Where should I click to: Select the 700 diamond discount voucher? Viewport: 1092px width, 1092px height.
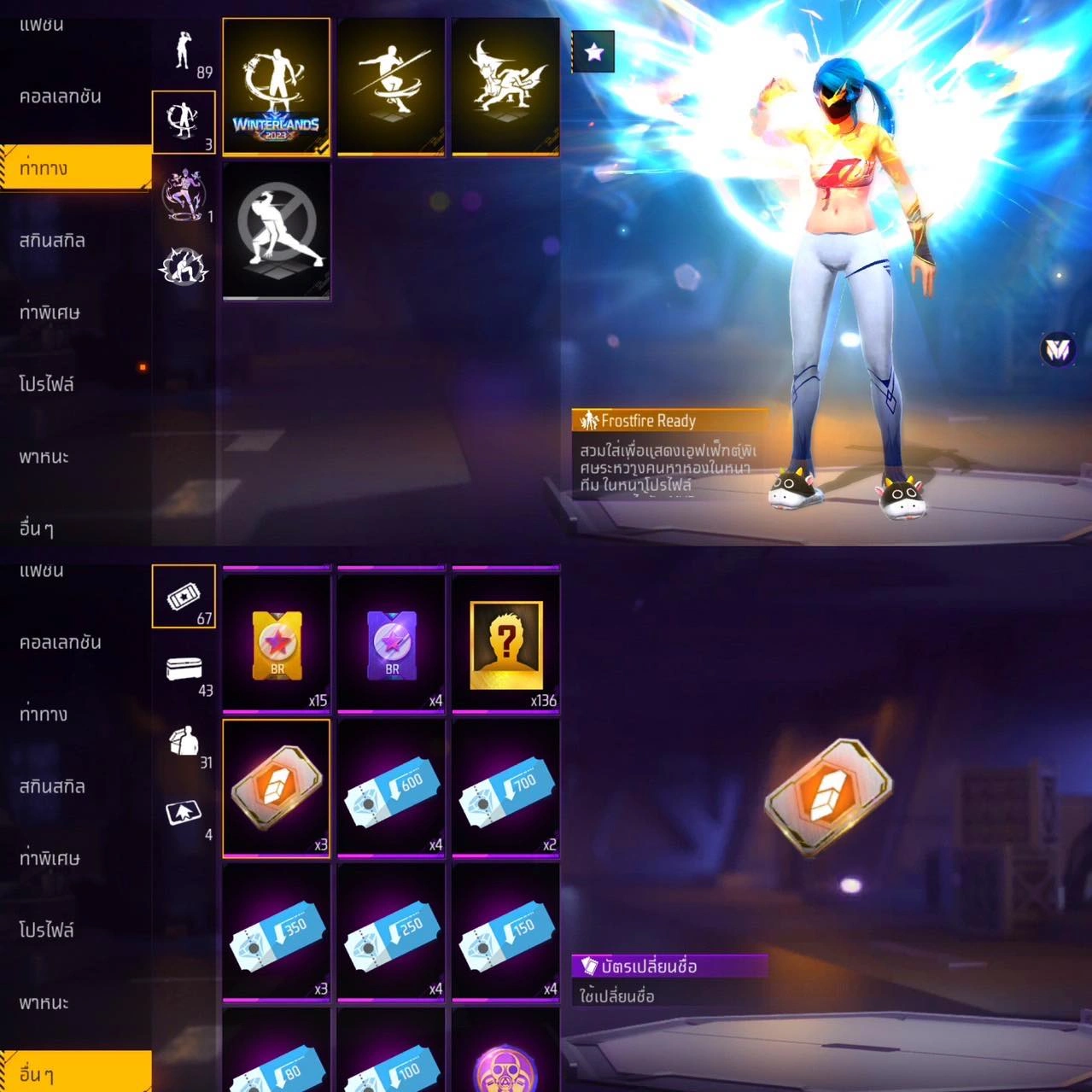click(x=505, y=787)
